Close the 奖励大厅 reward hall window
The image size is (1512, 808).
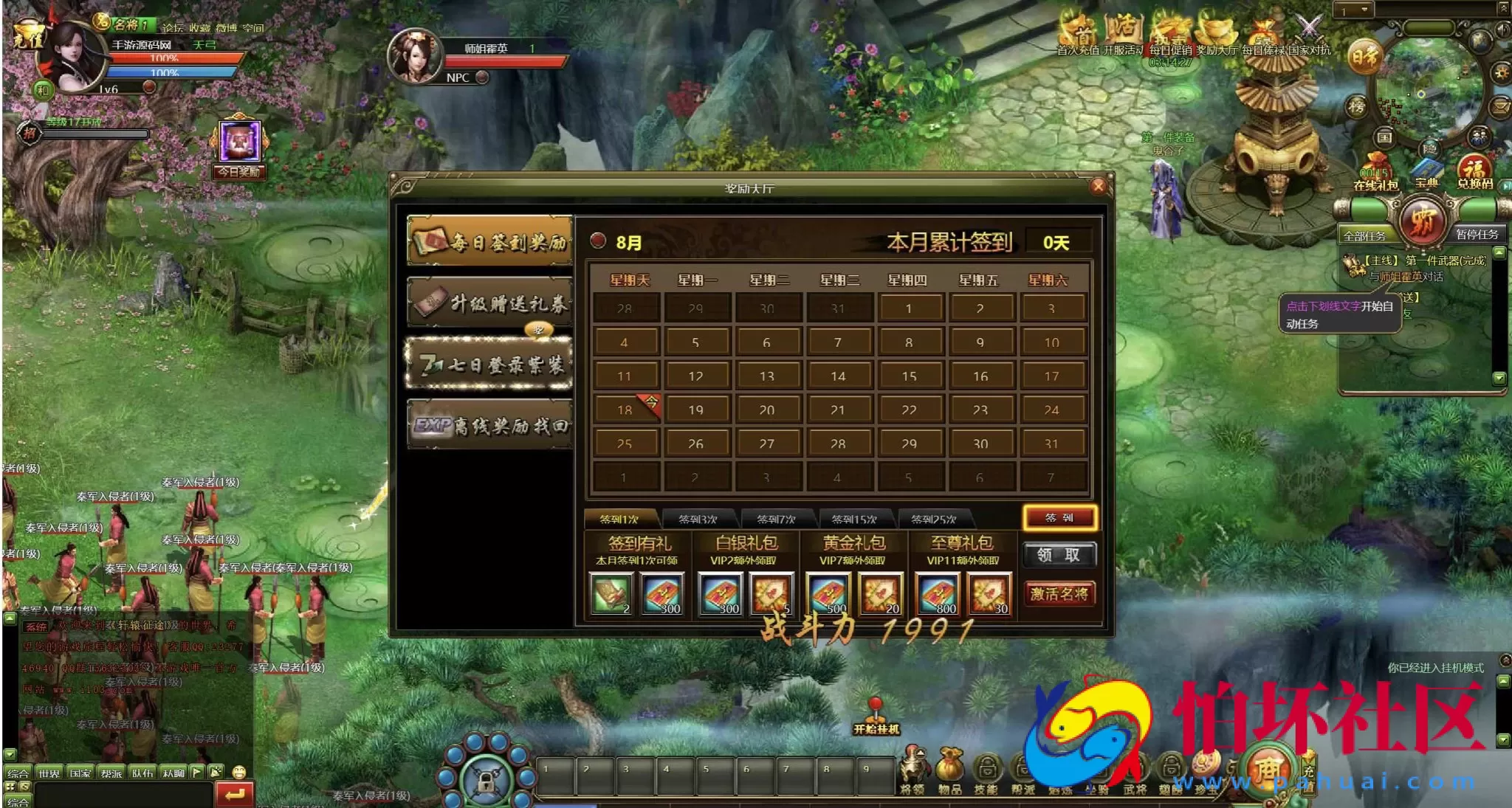click(x=1098, y=186)
